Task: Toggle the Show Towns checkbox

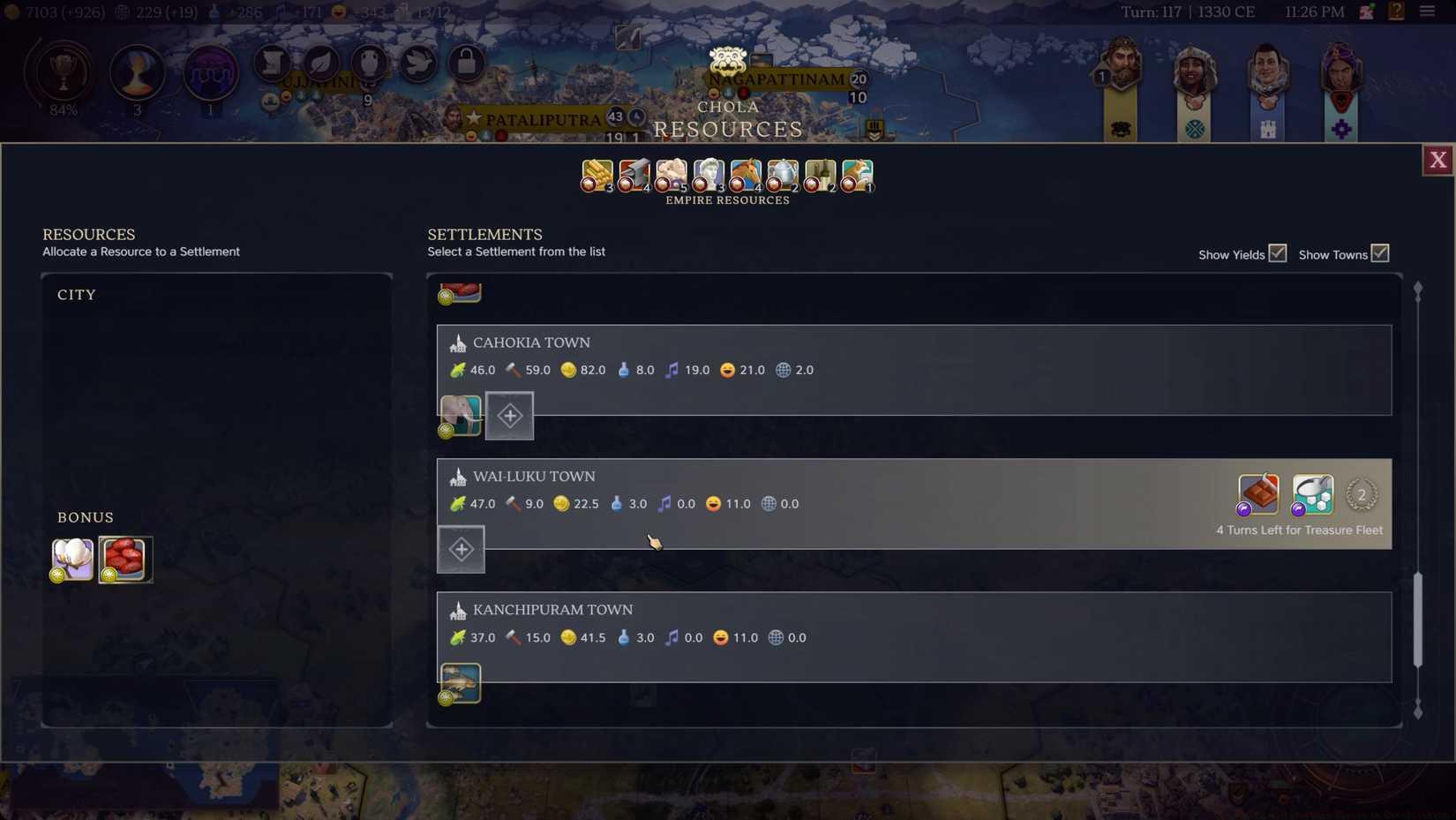Action: [x=1379, y=253]
